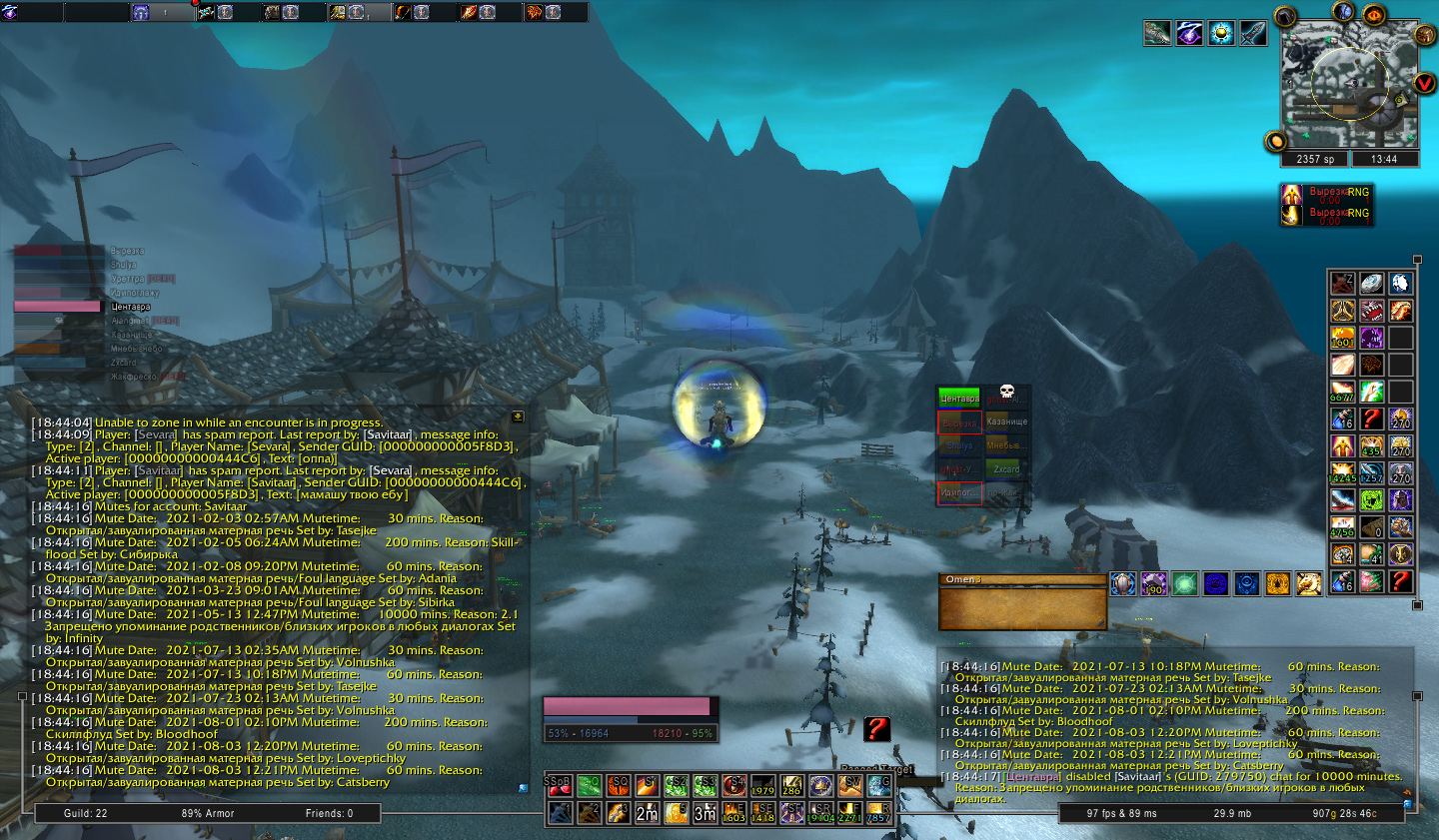This screenshot has width=1439, height=840.
Task: Select the glowing yellow orb buff icon
Action: click(1221, 34)
